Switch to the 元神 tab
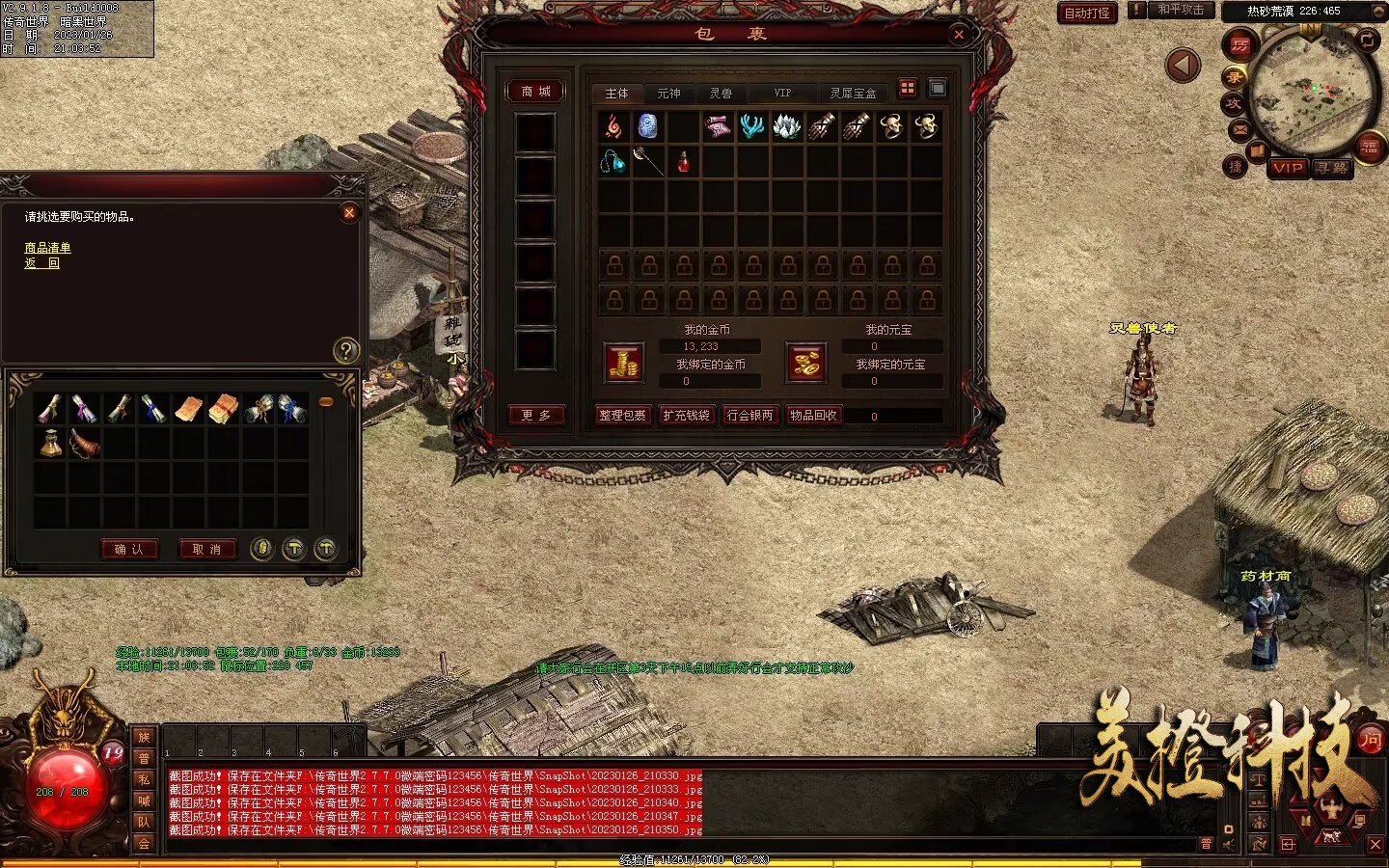The image size is (1389, 868). pos(668,94)
